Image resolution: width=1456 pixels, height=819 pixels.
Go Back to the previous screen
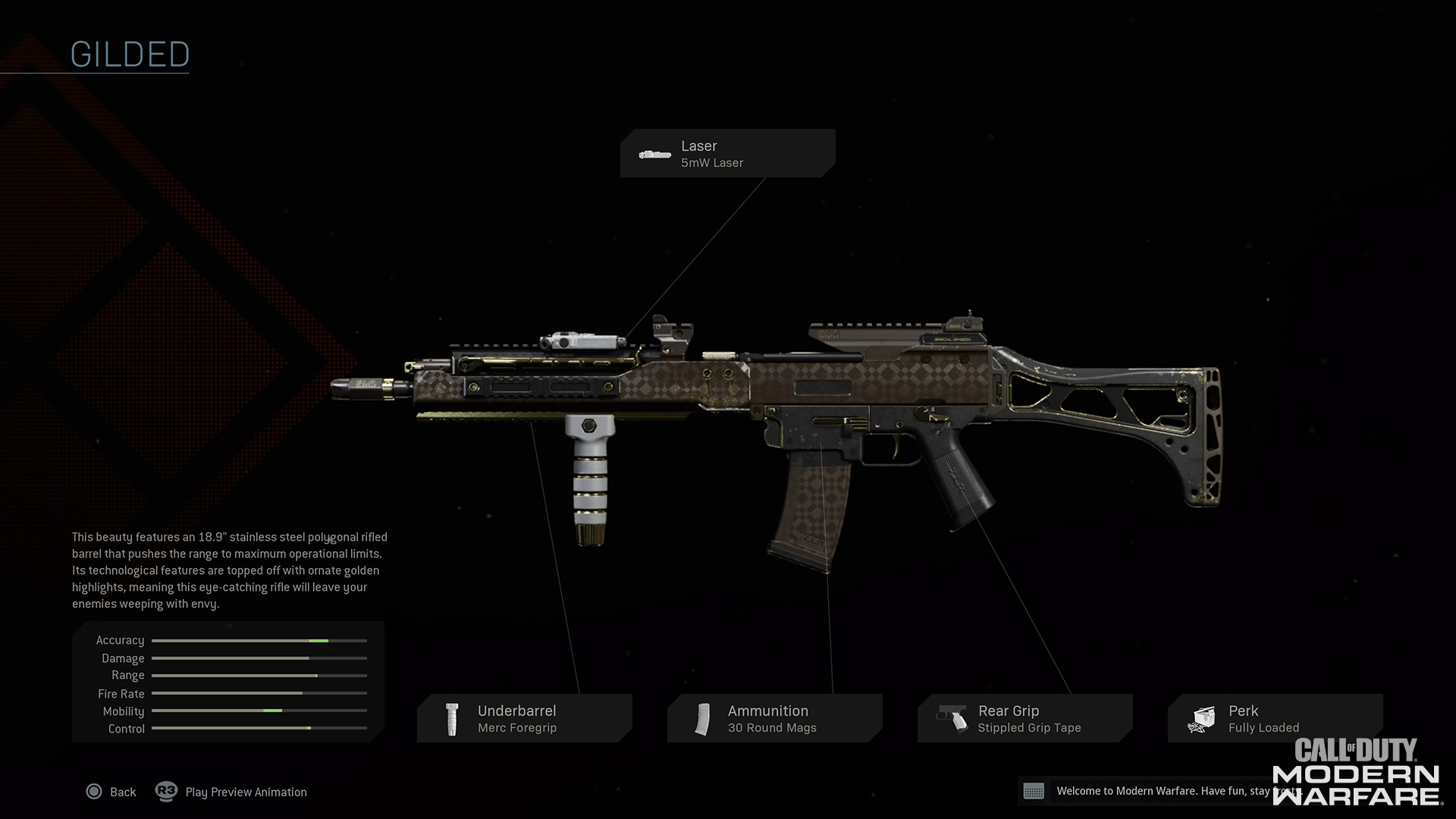111,792
